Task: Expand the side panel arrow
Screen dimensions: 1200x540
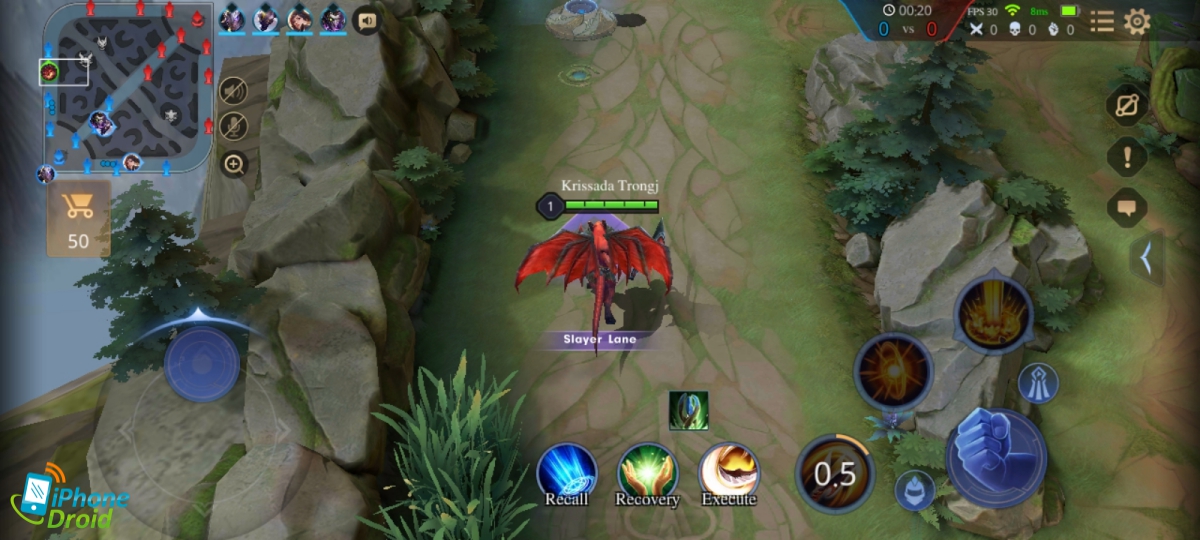Action: click(1147, 259)
